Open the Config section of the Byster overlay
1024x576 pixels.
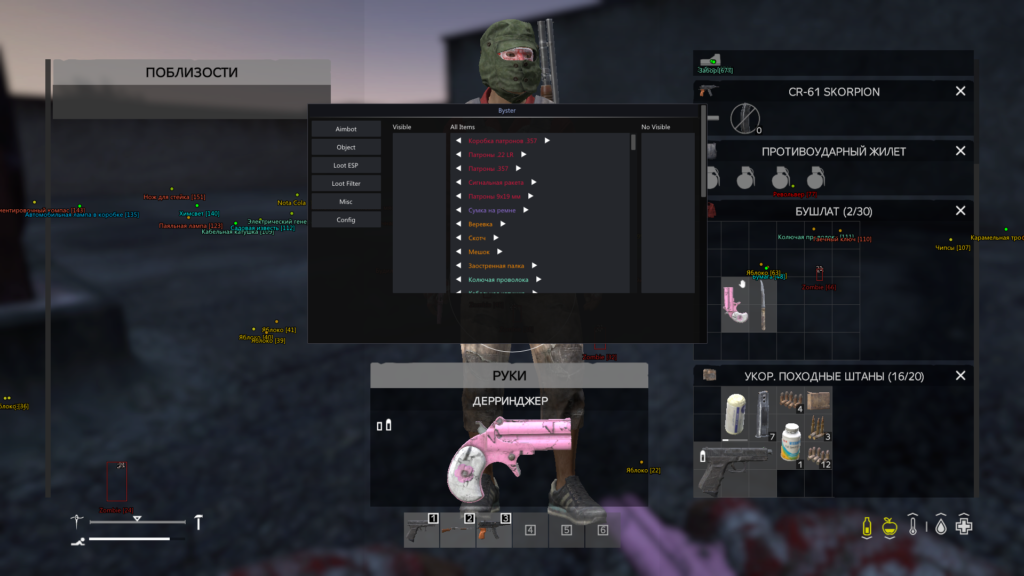346,220
